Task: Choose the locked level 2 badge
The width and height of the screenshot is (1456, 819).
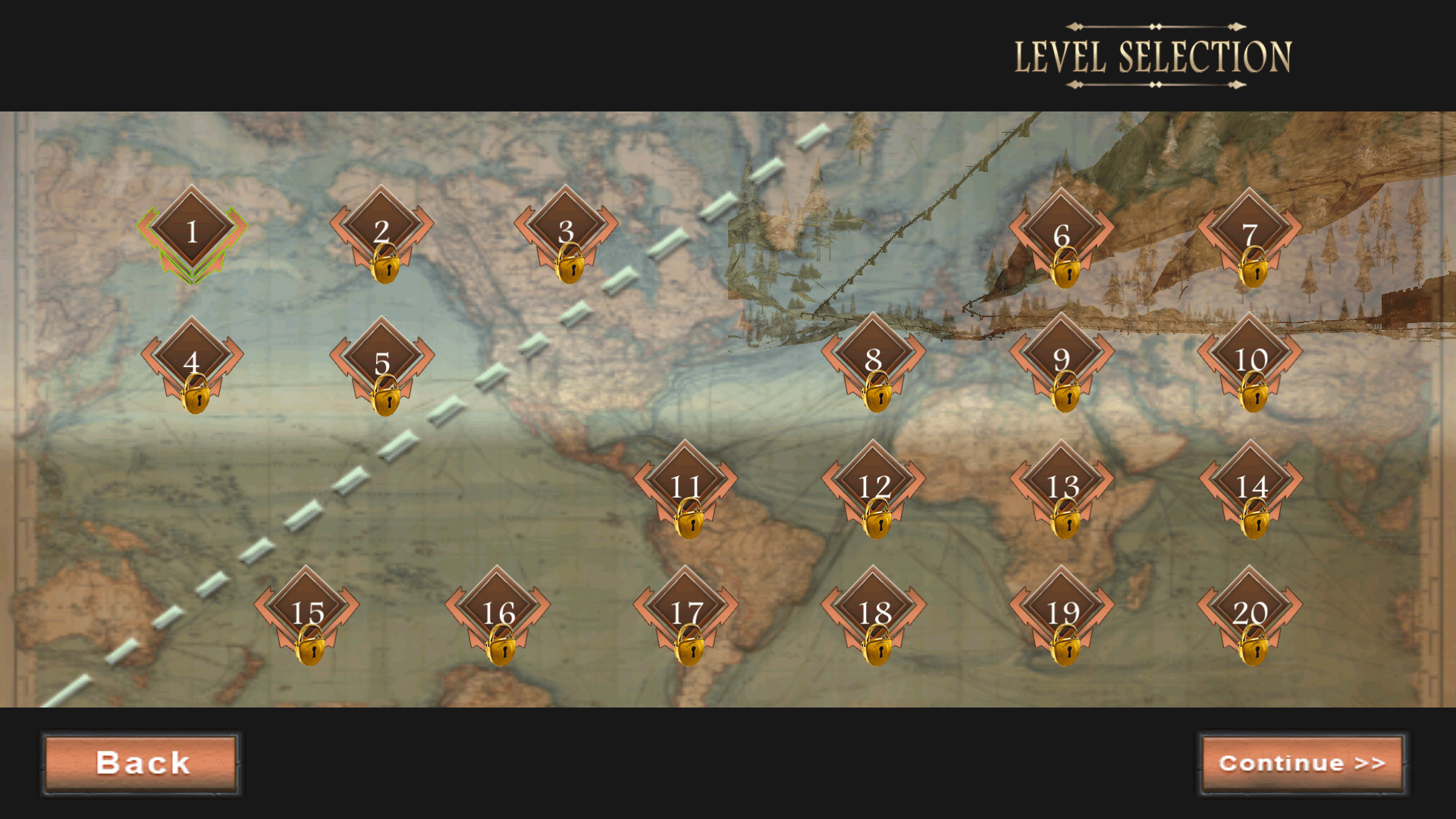Action: [x=381, y=231]
